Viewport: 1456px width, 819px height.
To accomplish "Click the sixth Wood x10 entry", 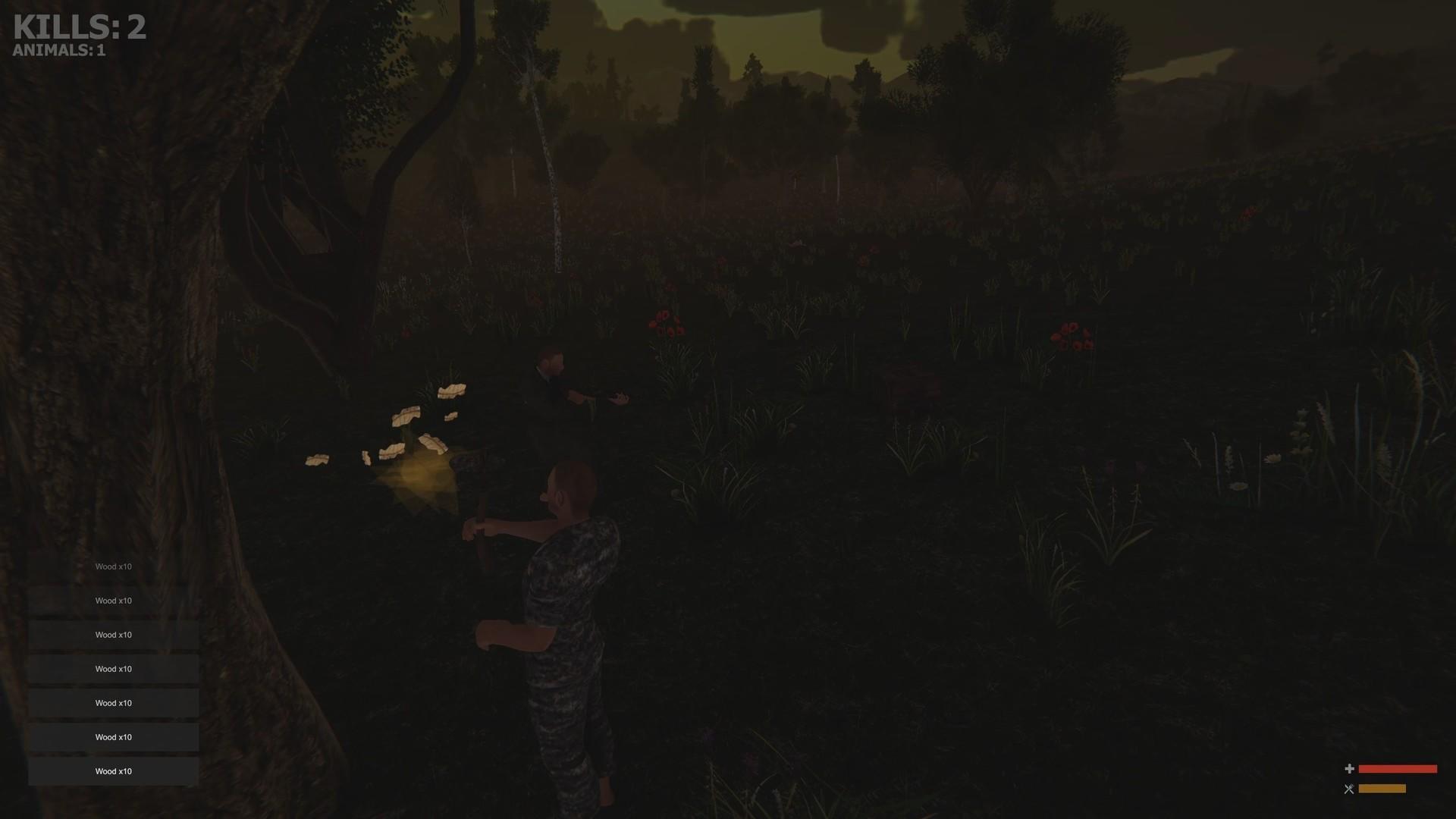I will 112,736.
